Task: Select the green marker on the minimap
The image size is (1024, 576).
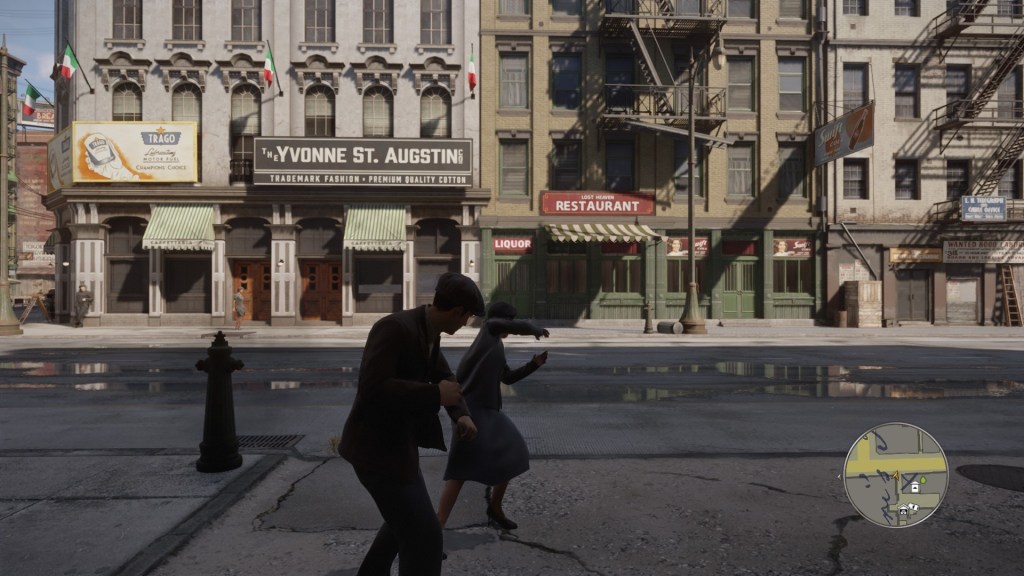Action: [x=923, y=480]
